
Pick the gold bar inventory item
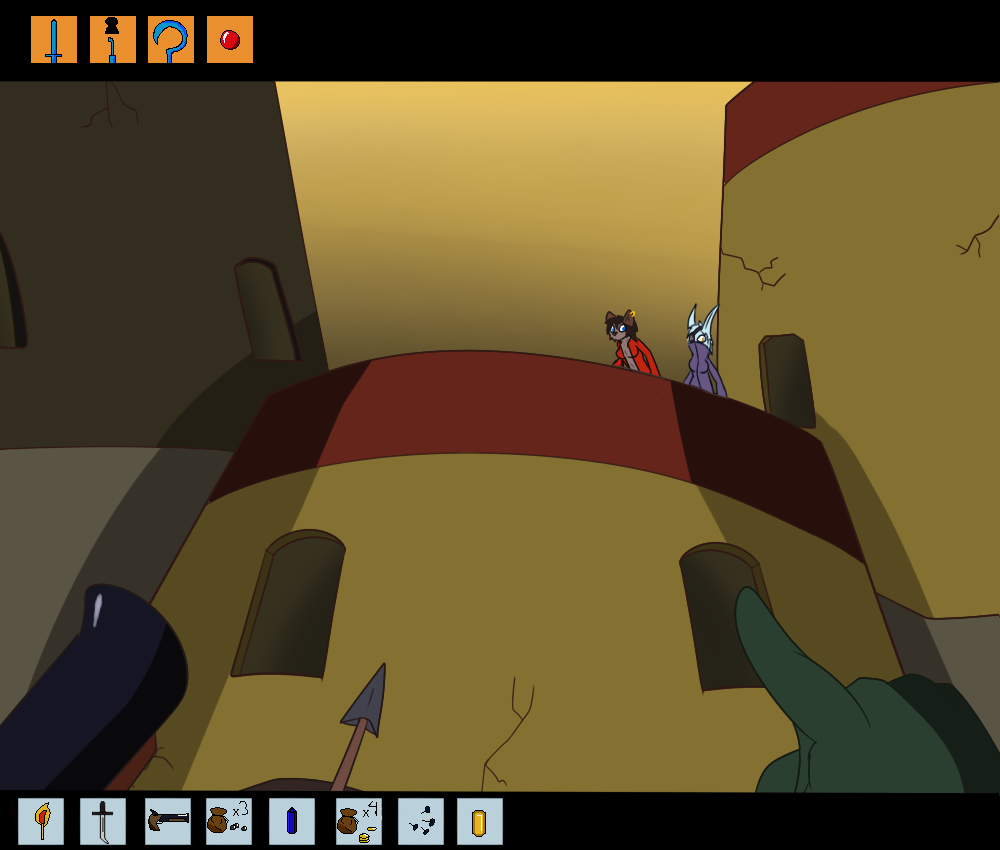click(x=480, y=821)
